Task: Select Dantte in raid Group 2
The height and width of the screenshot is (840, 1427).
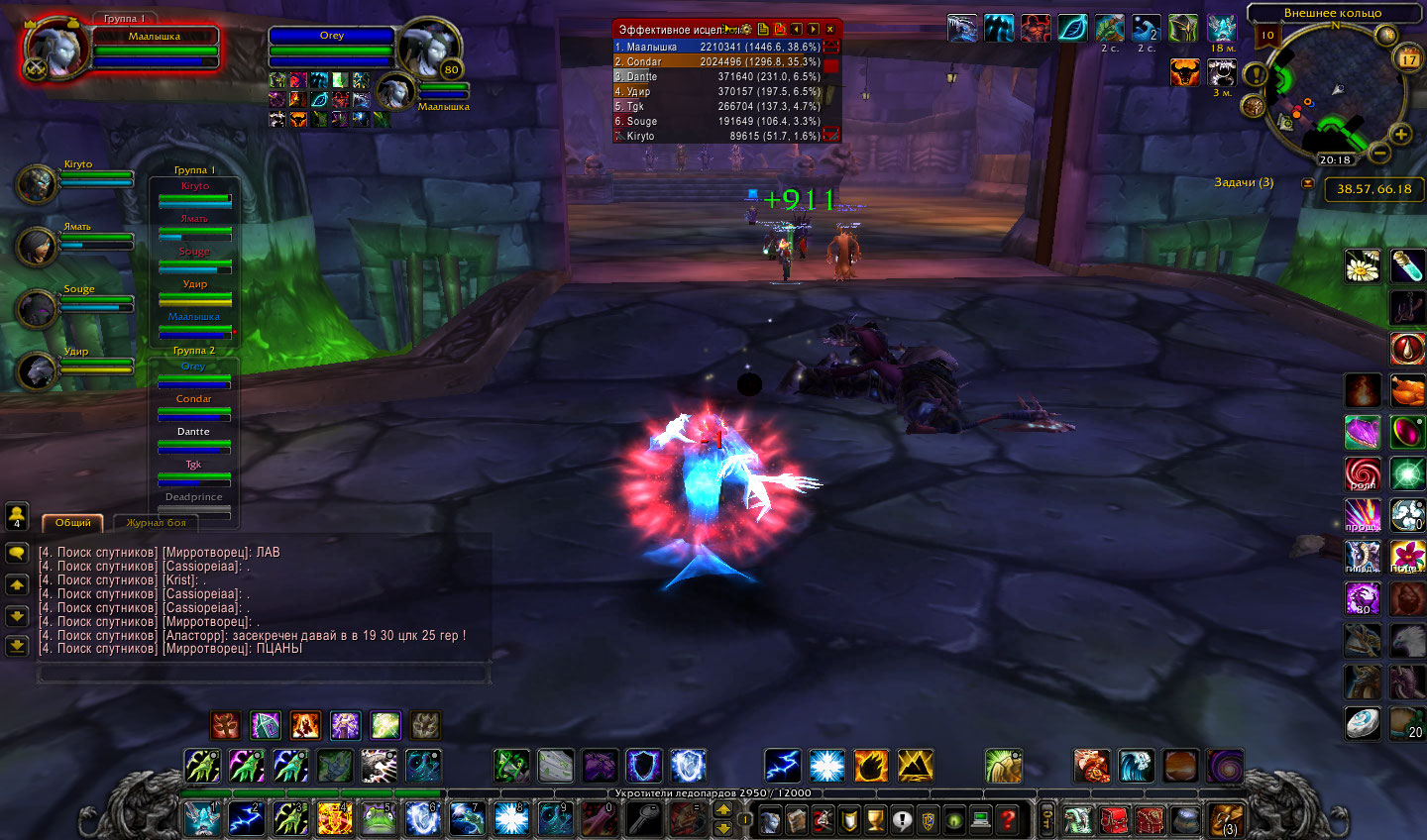Action: tap(194, 438)
